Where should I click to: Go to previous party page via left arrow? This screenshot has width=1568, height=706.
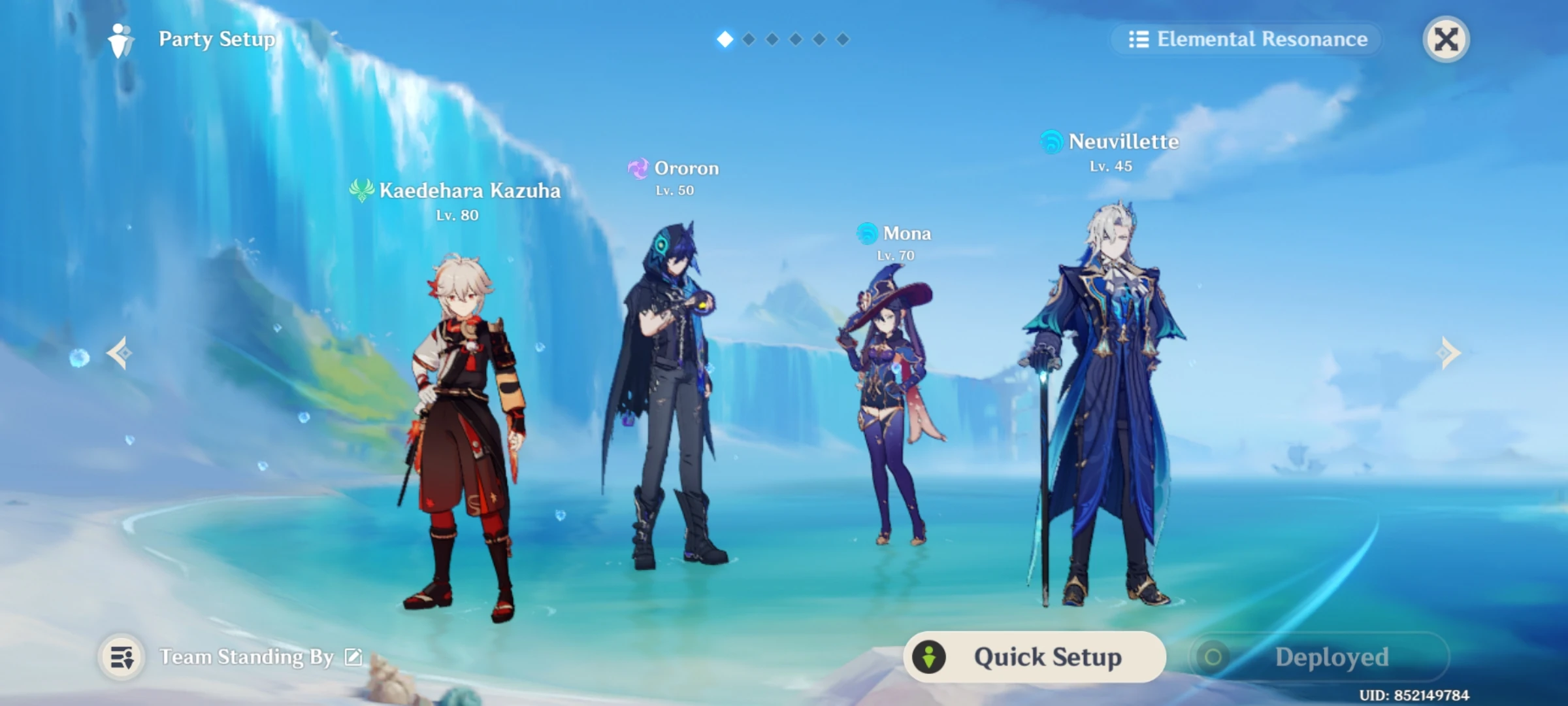coord(120,353)
